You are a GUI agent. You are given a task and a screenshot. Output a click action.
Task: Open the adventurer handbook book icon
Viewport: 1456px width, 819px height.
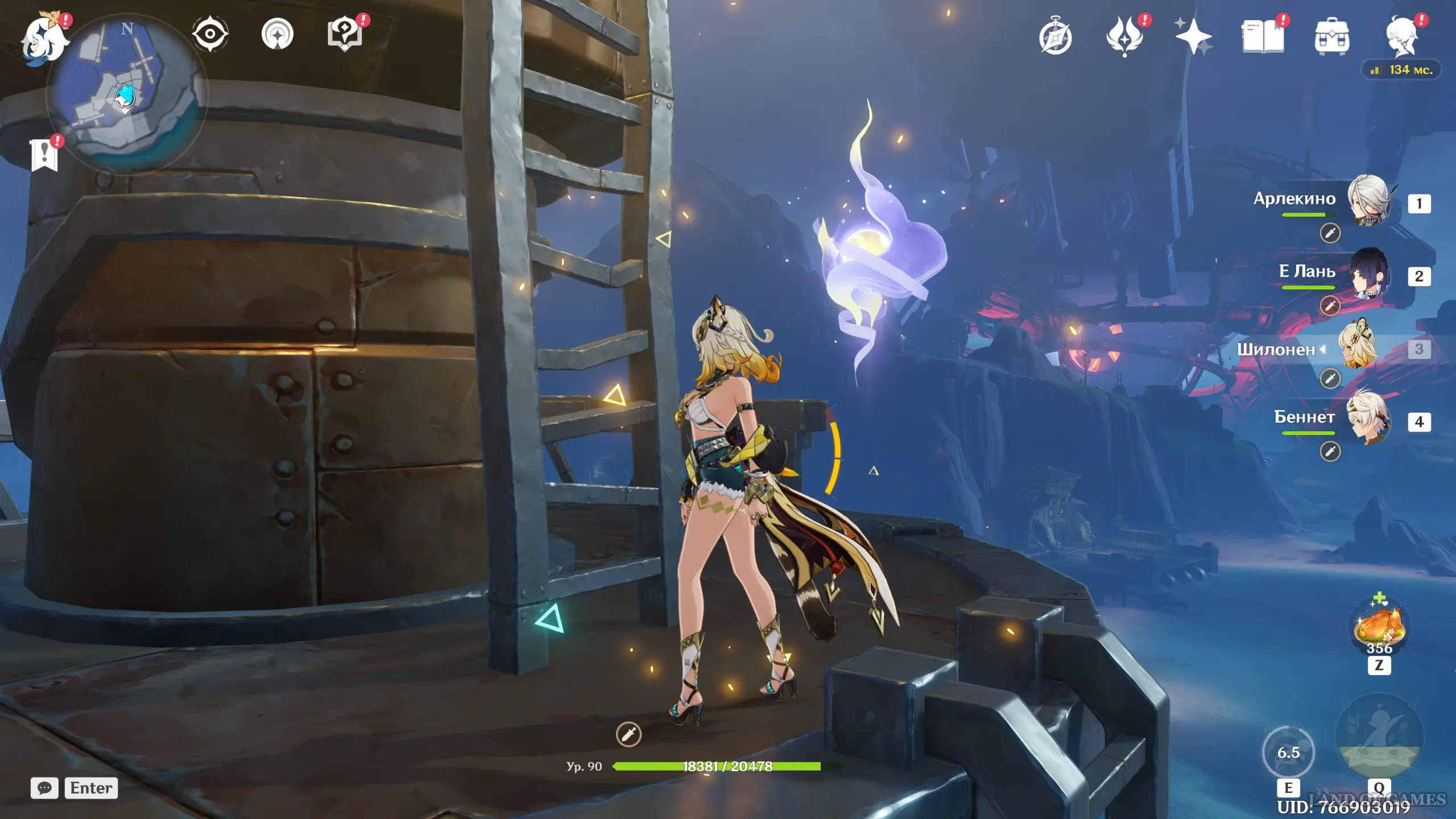tap(1263, 38)
